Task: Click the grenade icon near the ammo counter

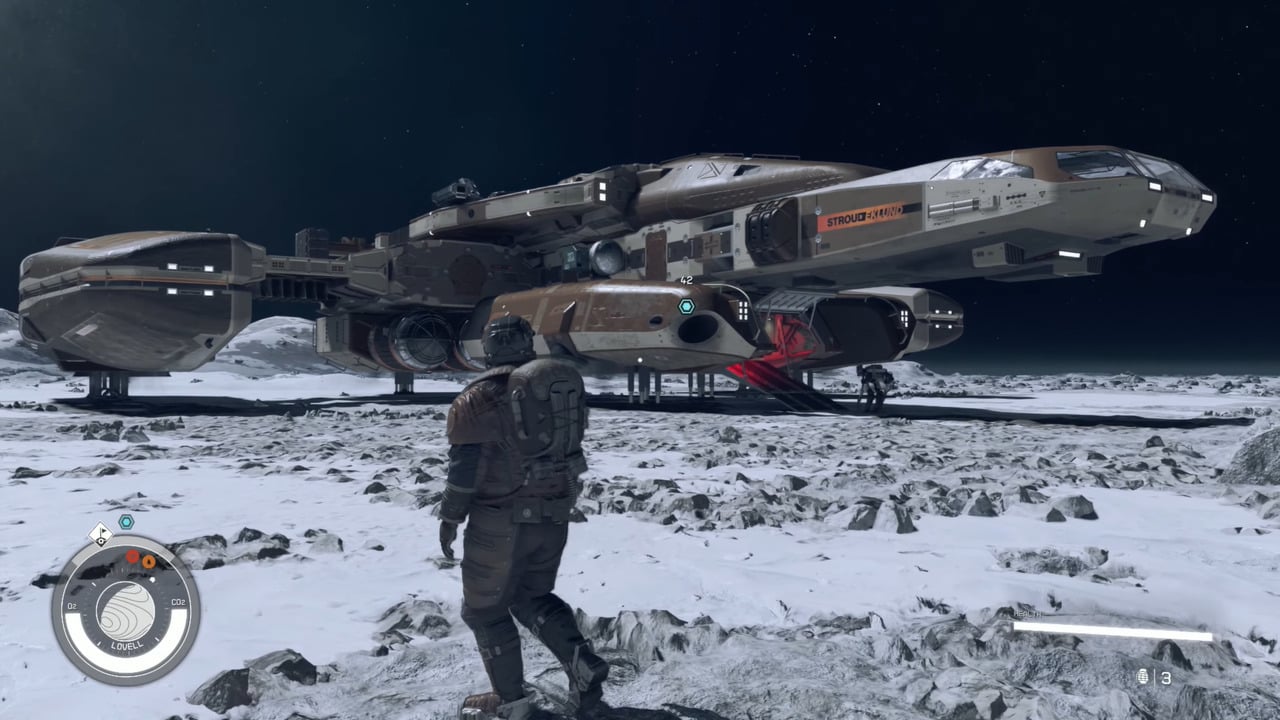Action: (1142, 678)
